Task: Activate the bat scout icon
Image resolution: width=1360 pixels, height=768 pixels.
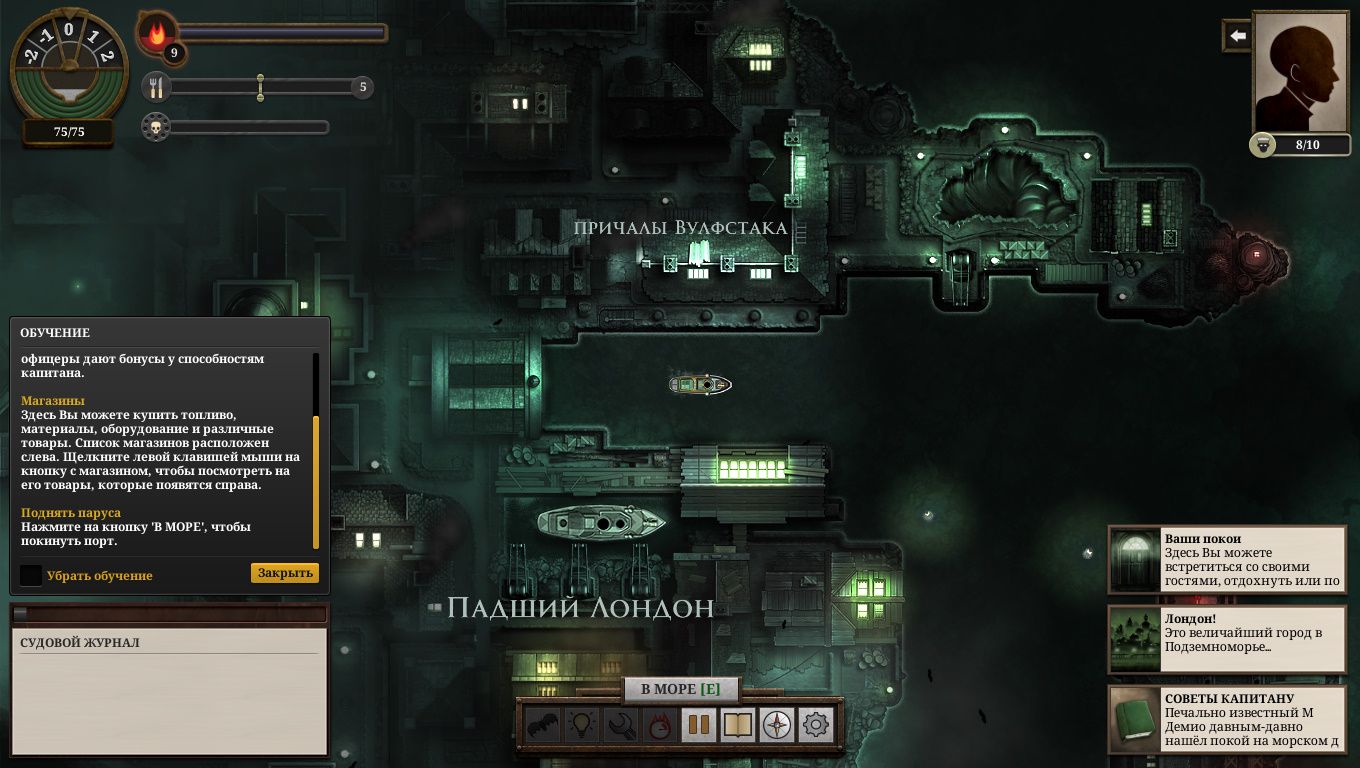Action: click(x=542, y=725)
